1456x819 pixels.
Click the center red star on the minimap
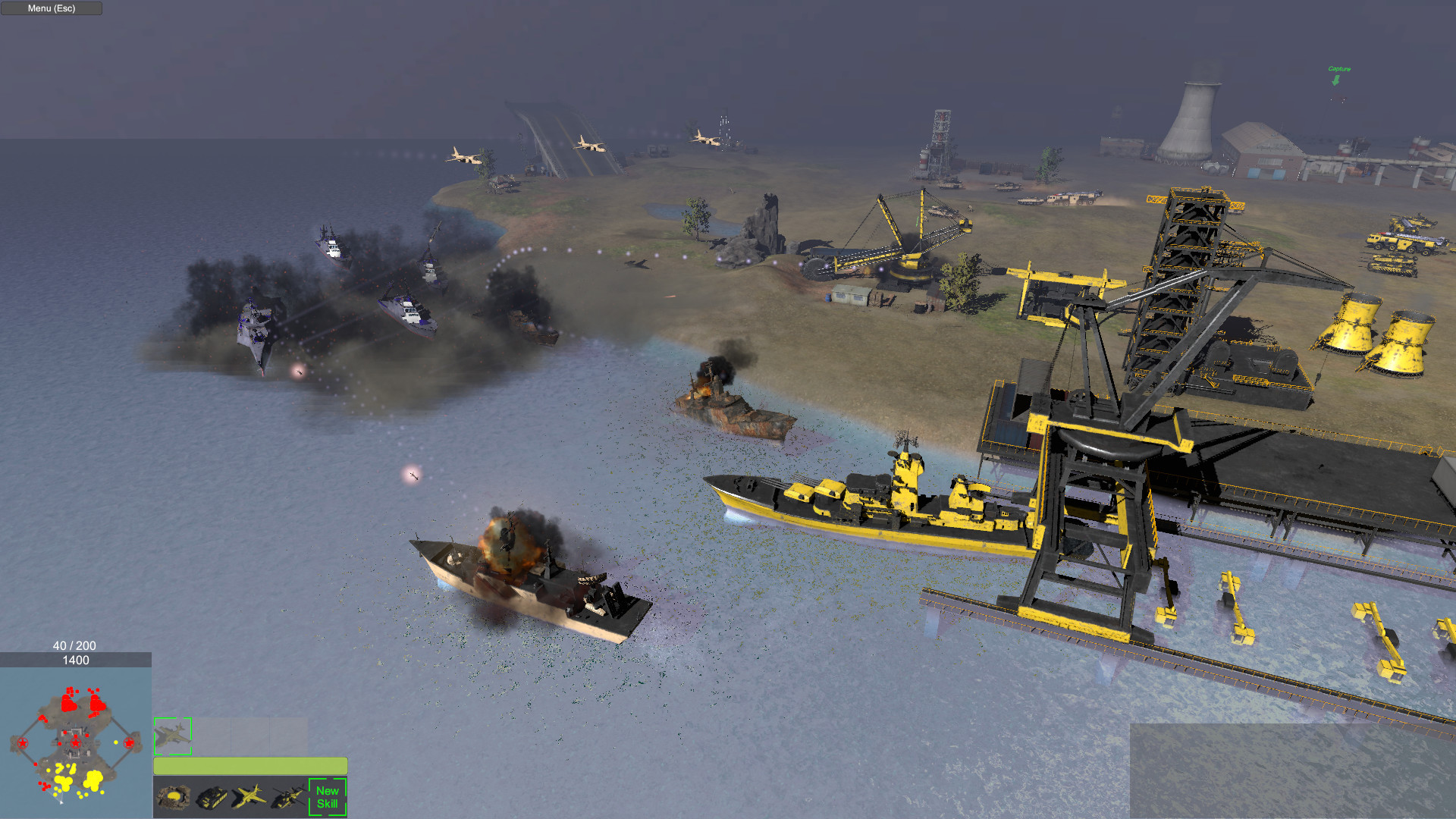pos(76,742)
